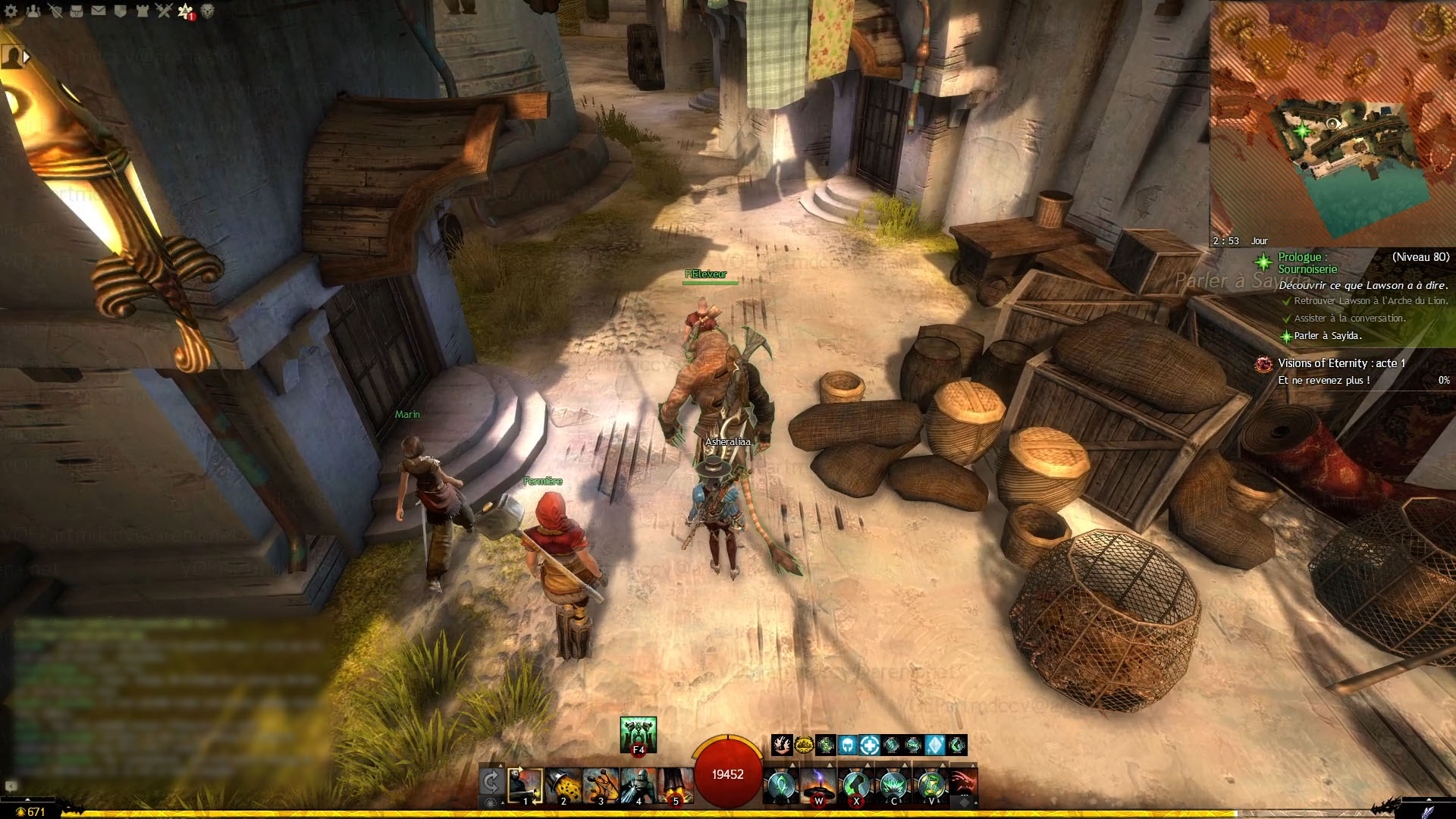Image resolution: width=1456 pixels, height=819 pixels.
Task: Open the game menu gear icon
Action: click(11, 11)
